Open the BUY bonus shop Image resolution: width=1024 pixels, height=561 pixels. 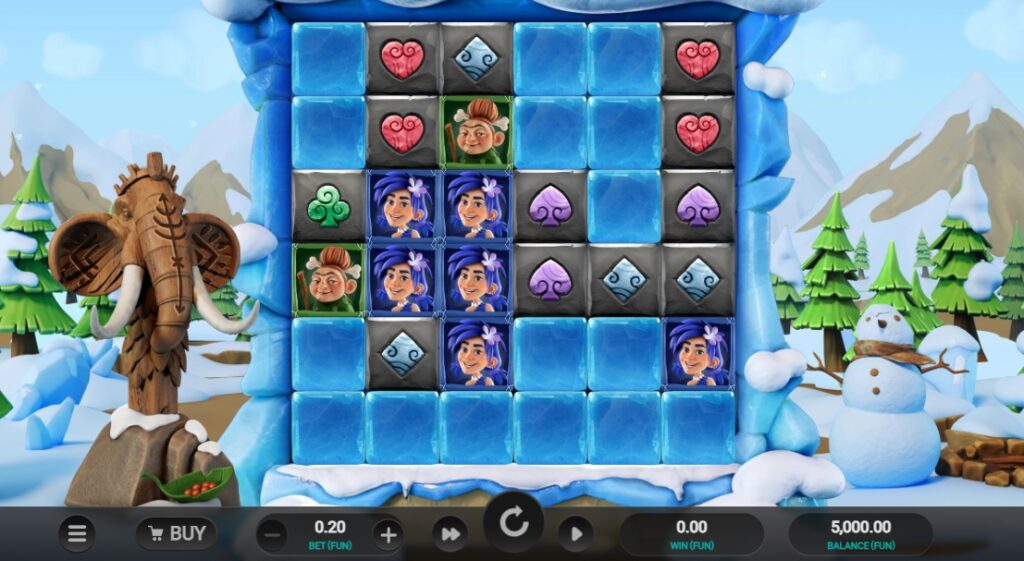point(176,534)
